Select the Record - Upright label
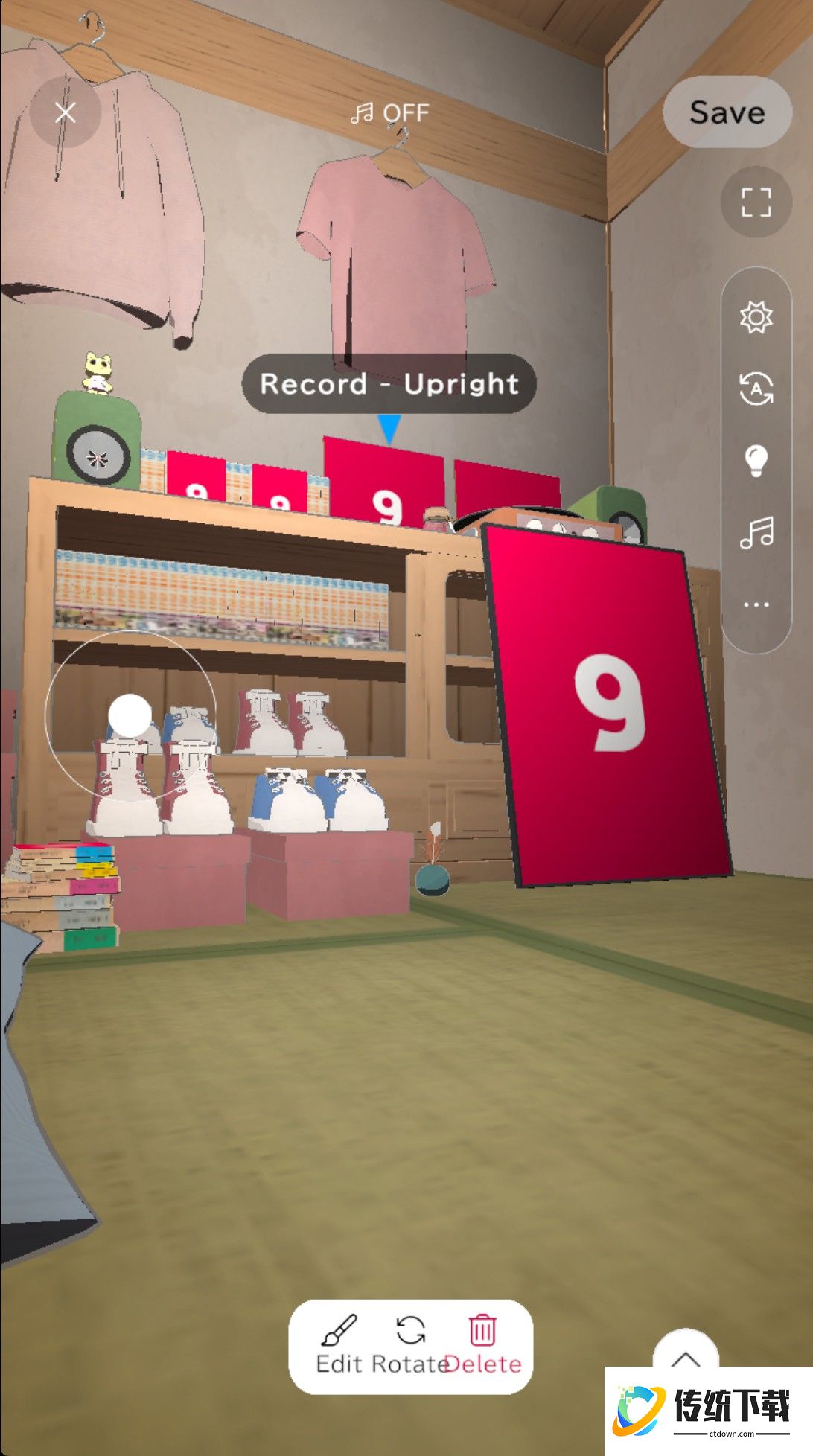Screen dimensions: 813x1456 [389, 384]
